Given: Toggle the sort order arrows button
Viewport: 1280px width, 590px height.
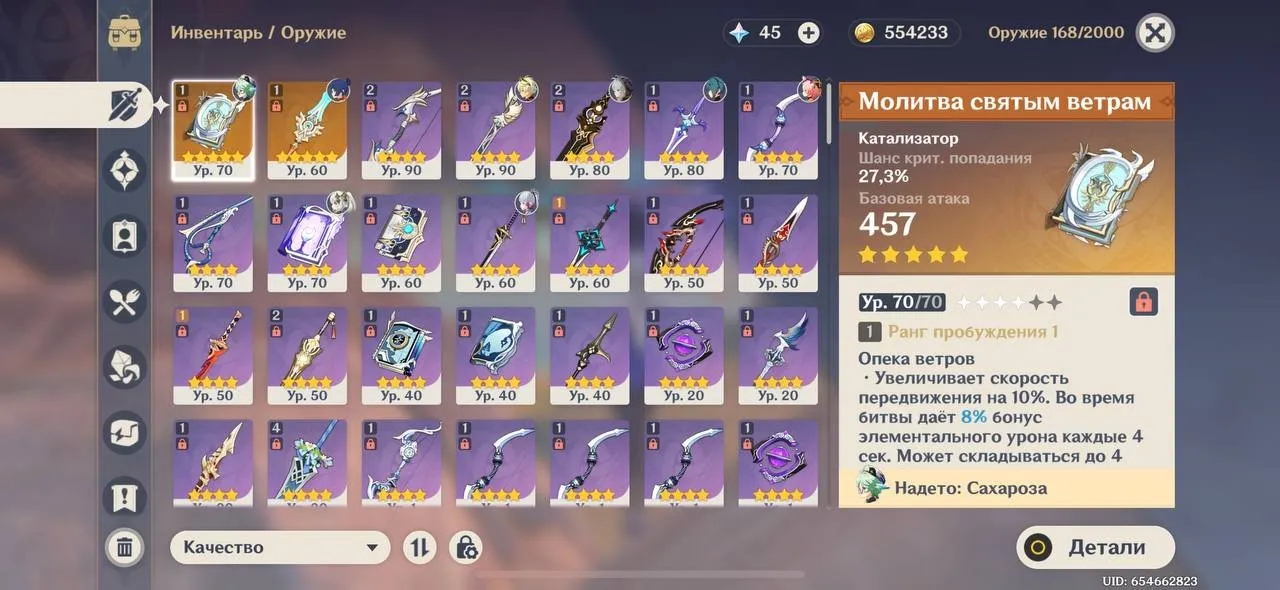Looking at the screenshot, I should pos(420,547).
